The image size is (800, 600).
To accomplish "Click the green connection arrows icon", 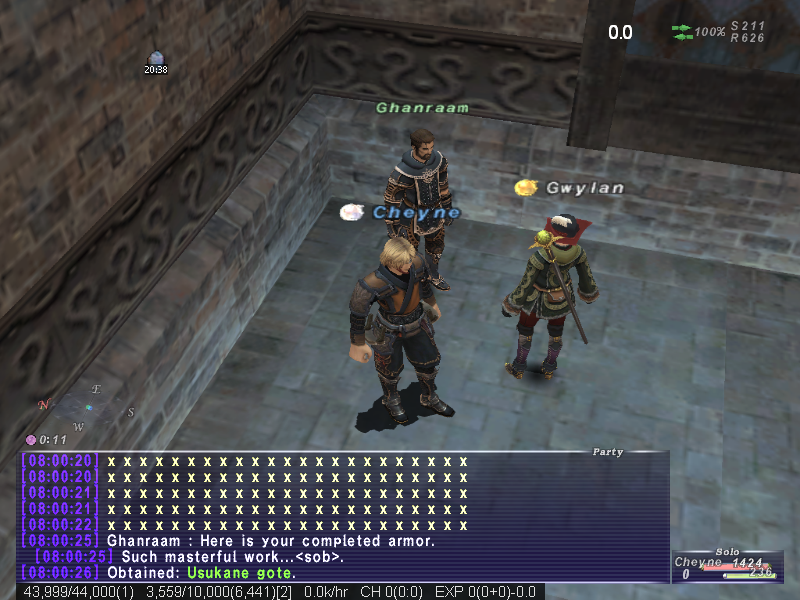I will point(681,32).
